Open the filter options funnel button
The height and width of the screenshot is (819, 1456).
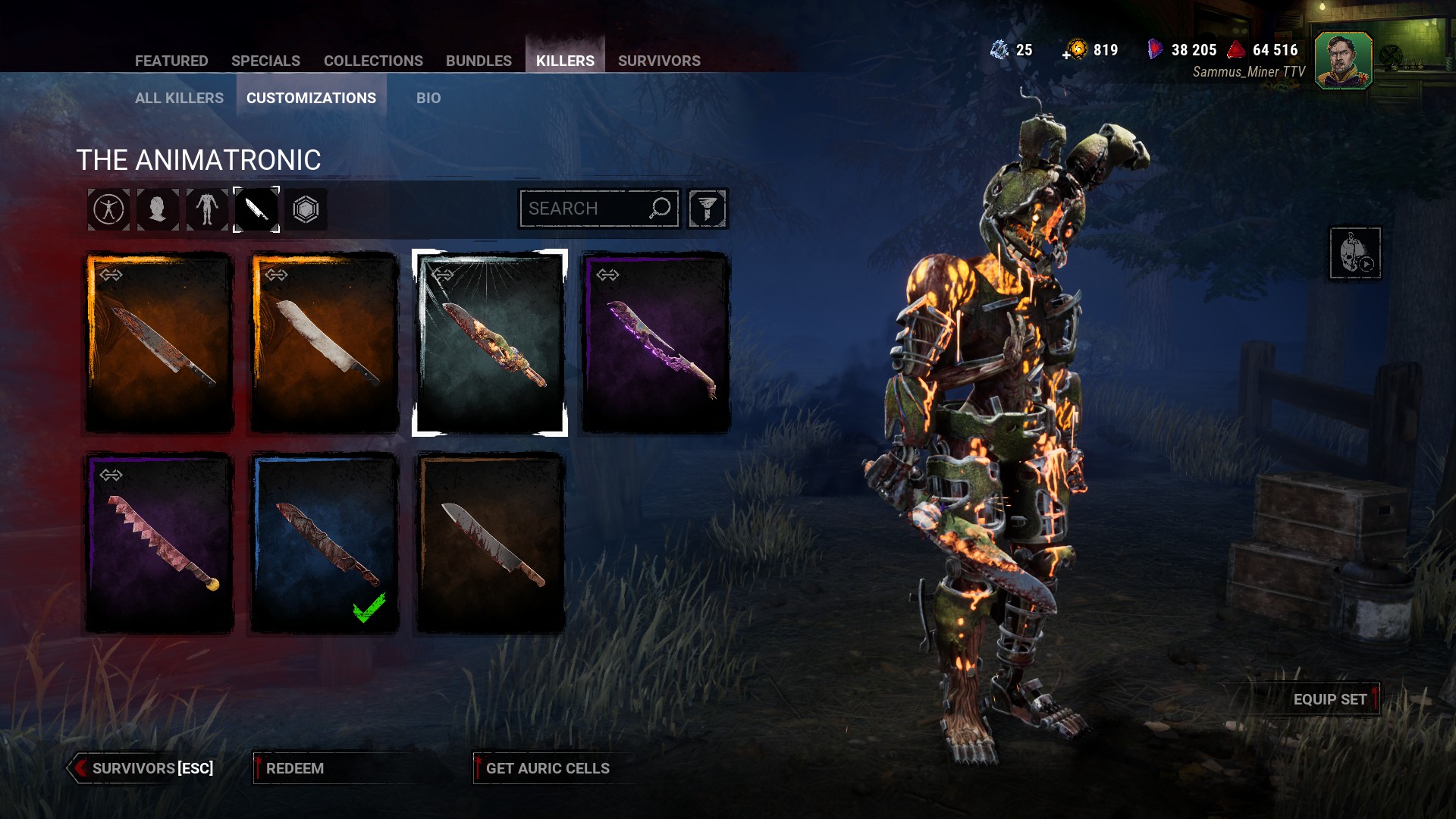tap(708, 209)
